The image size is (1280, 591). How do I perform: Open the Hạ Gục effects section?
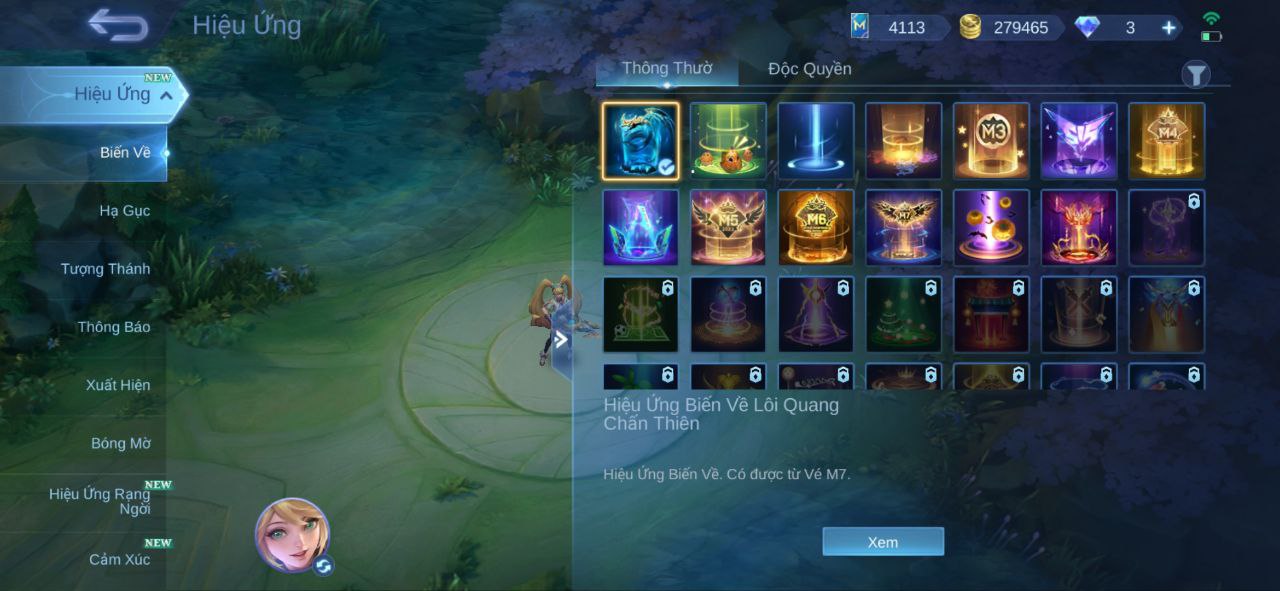[124, 211]
